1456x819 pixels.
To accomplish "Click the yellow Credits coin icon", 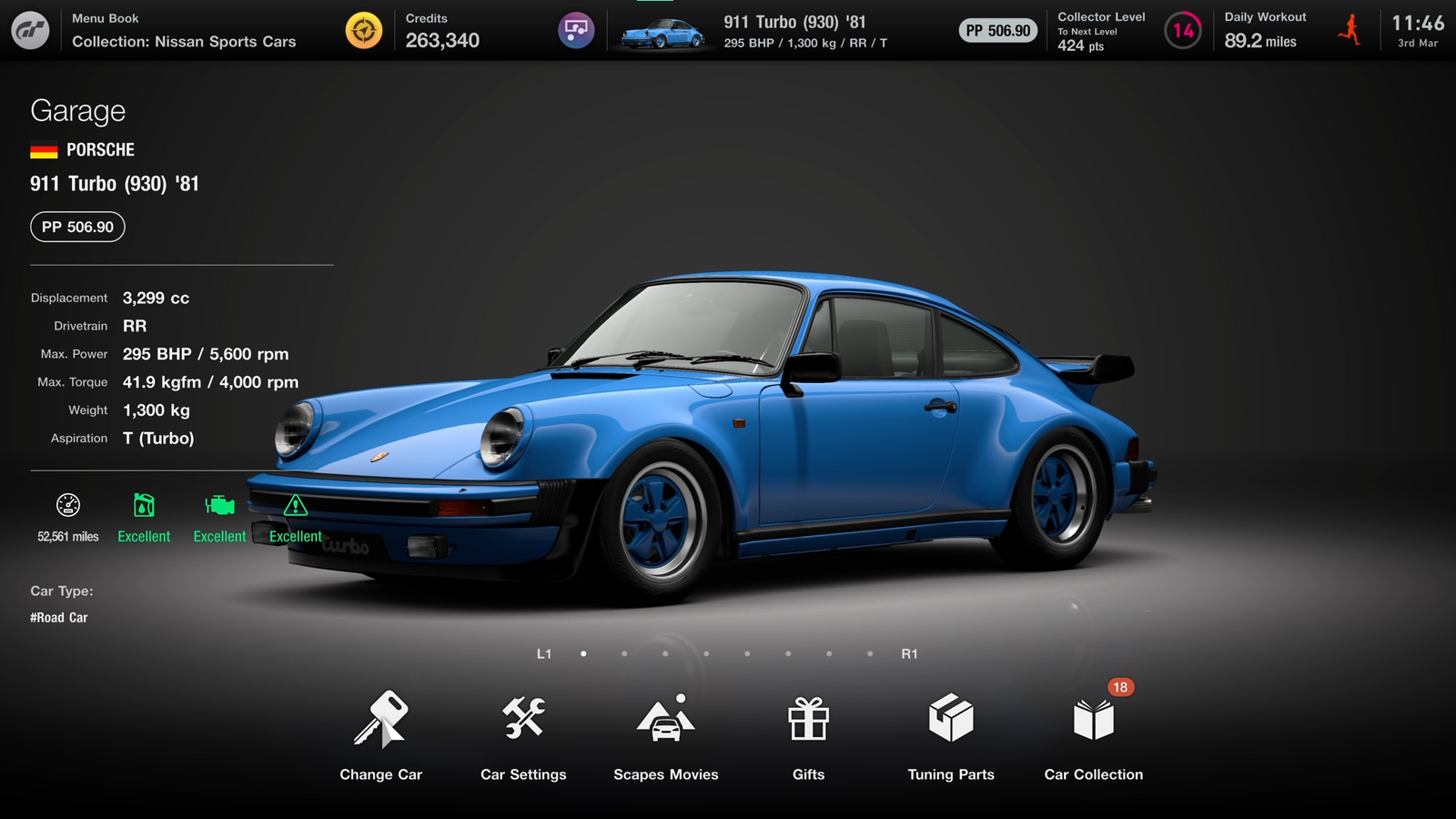I will tap(364, 31).
